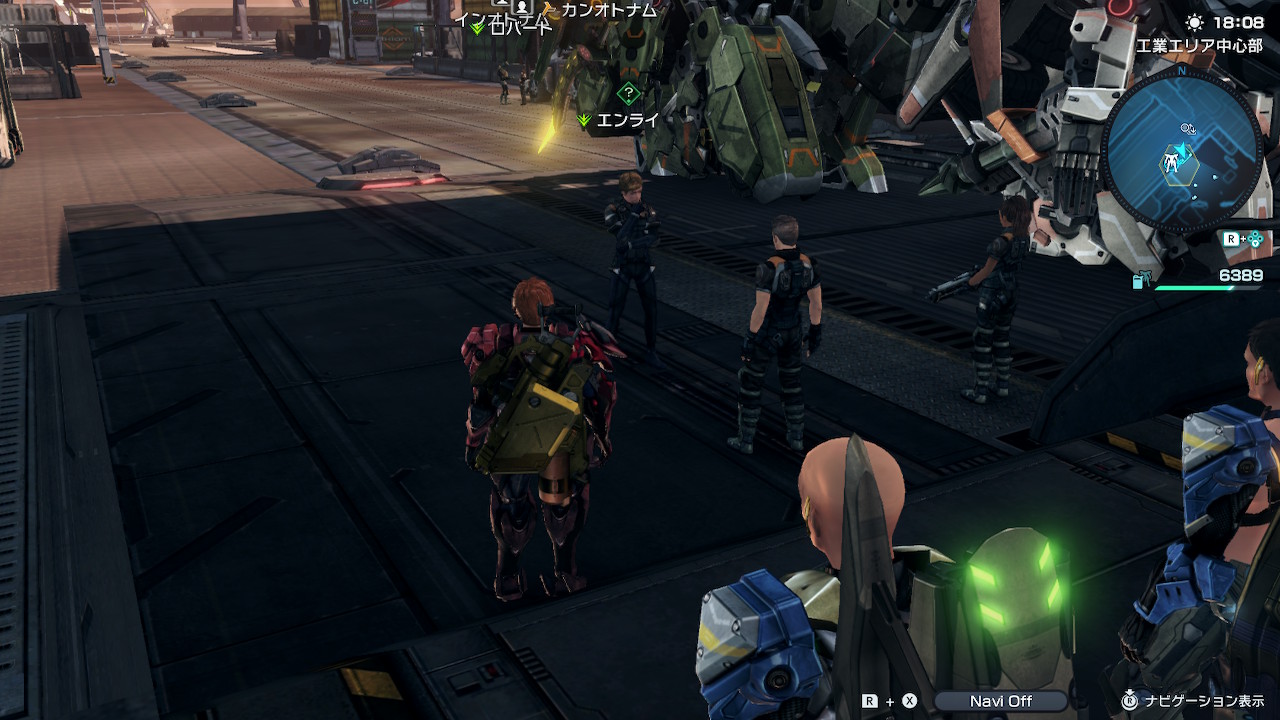Select the ロバート name label

pos(520,28)
